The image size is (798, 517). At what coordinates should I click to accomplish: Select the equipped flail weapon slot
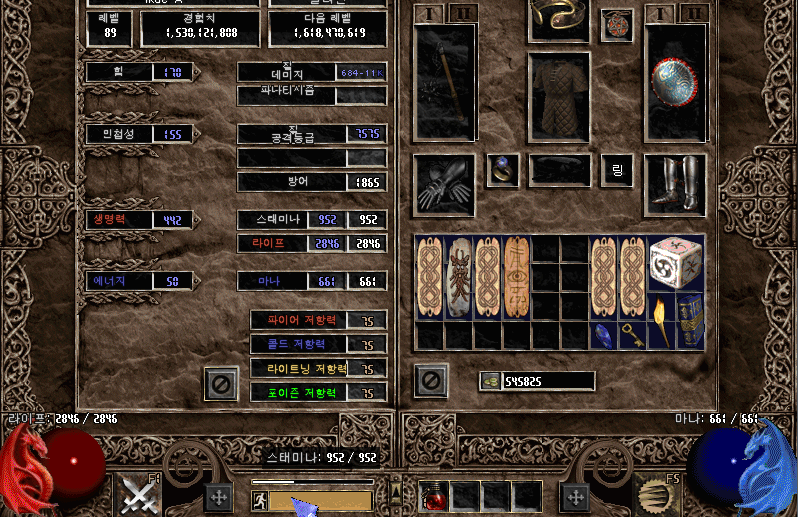click(443, 83)
